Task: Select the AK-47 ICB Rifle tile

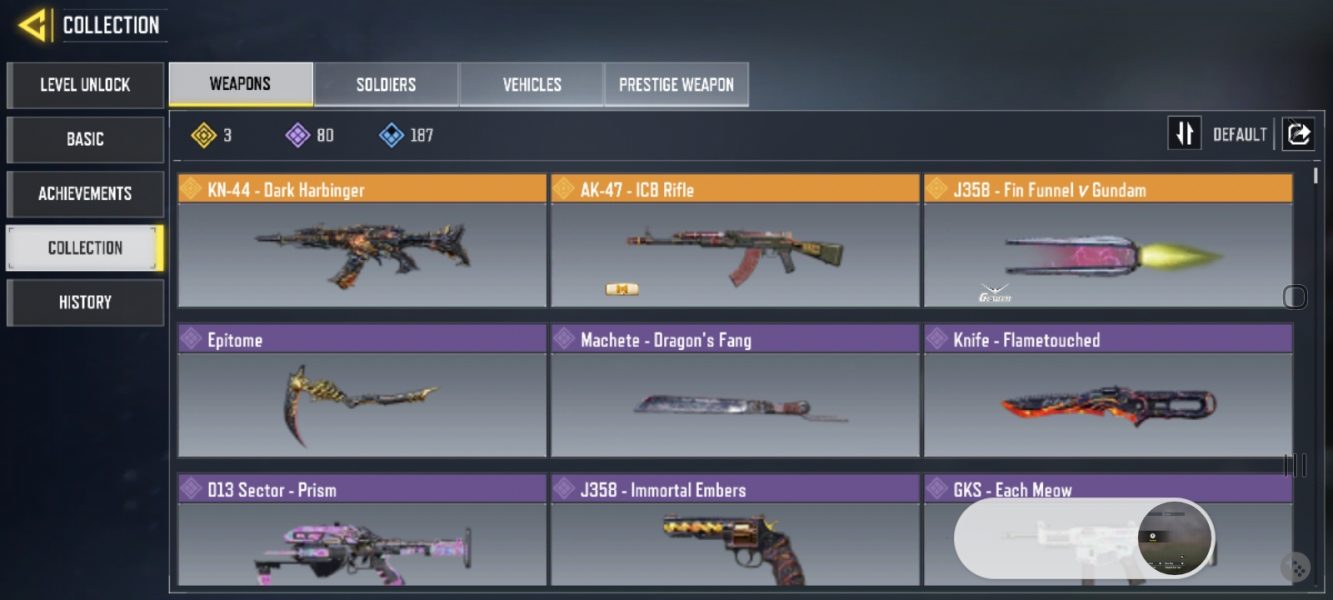Action: (x=734, y=241)
